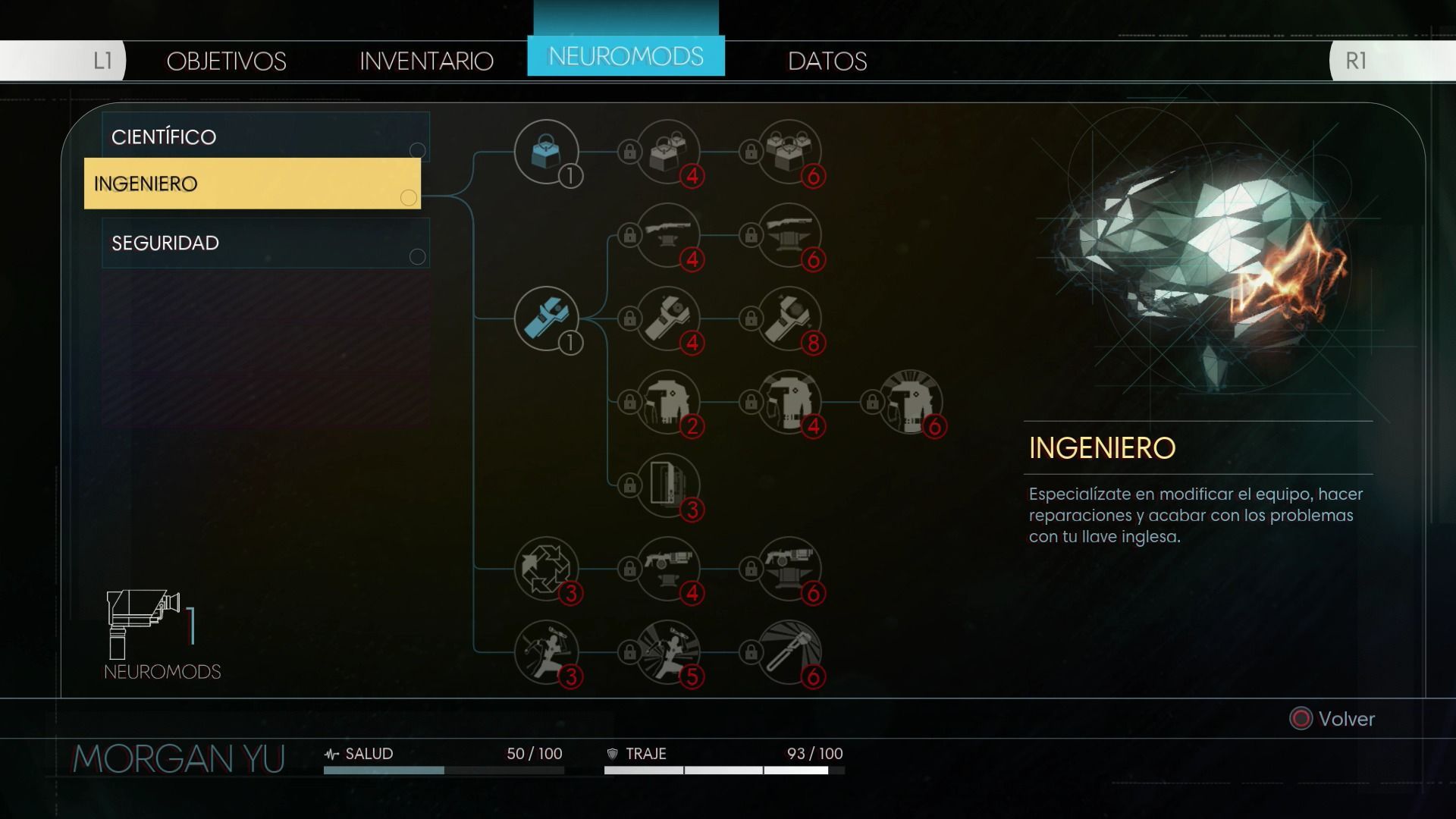The width and height of the screenshot is (1456, 819).
Task: Select the final suit skill costing 6
Action: [911, 402]
